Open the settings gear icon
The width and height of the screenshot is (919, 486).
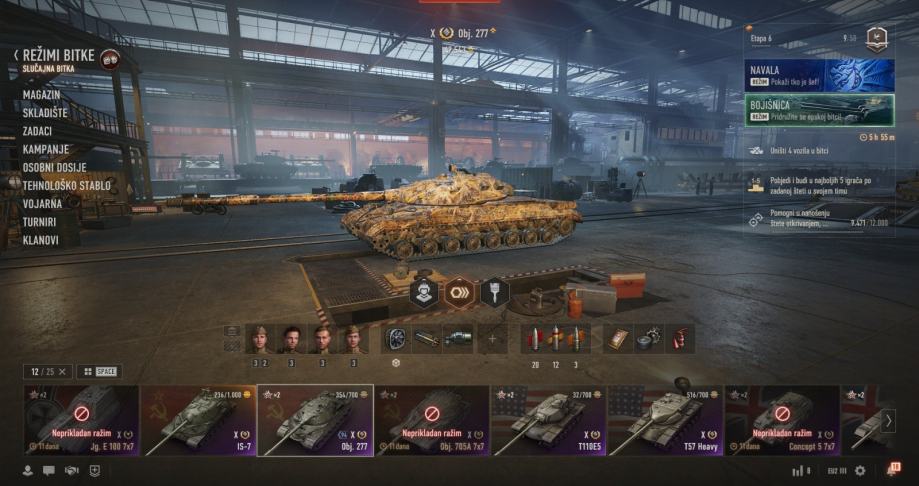pos(860,470)
